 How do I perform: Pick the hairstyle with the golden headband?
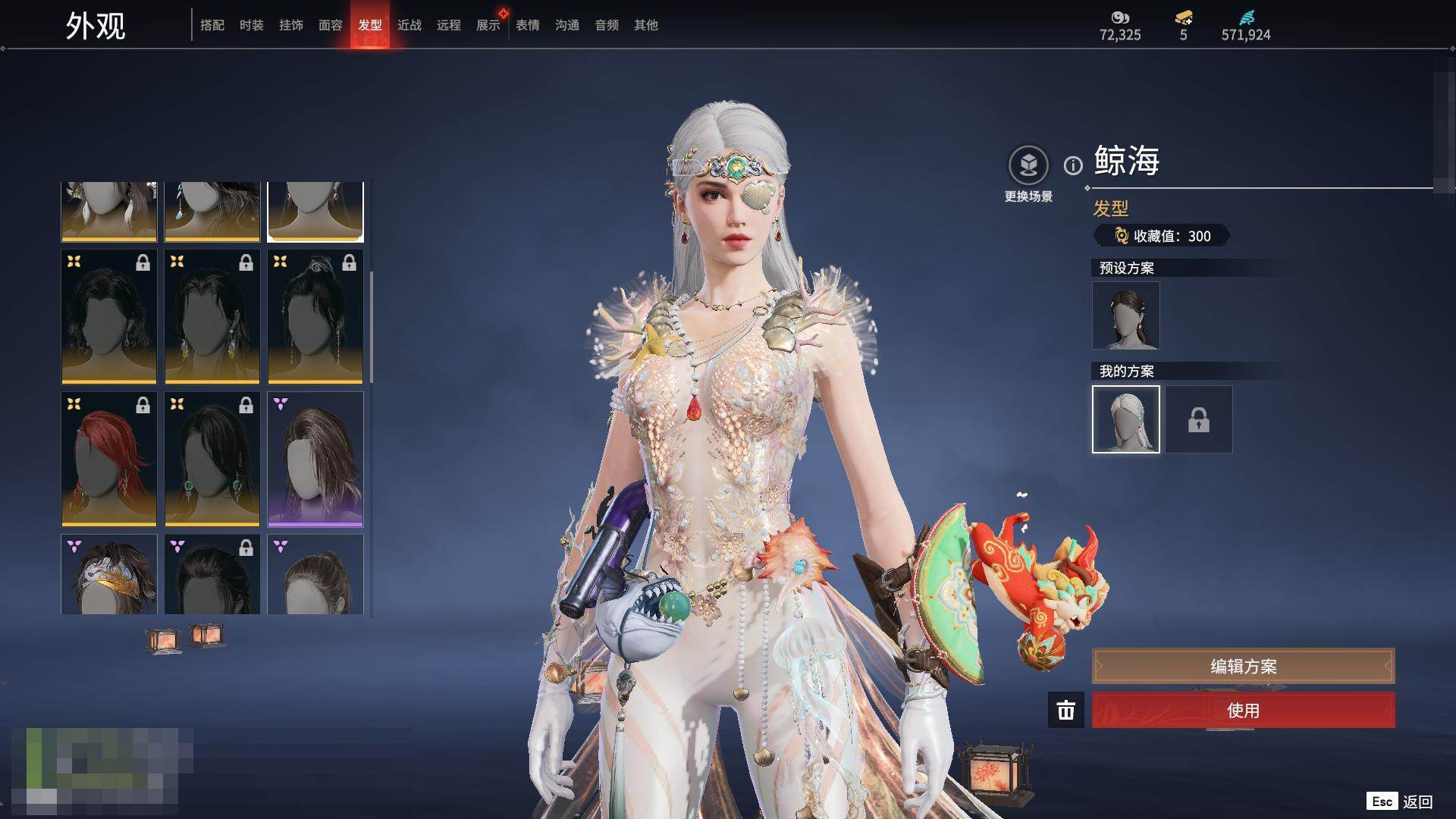108,574
